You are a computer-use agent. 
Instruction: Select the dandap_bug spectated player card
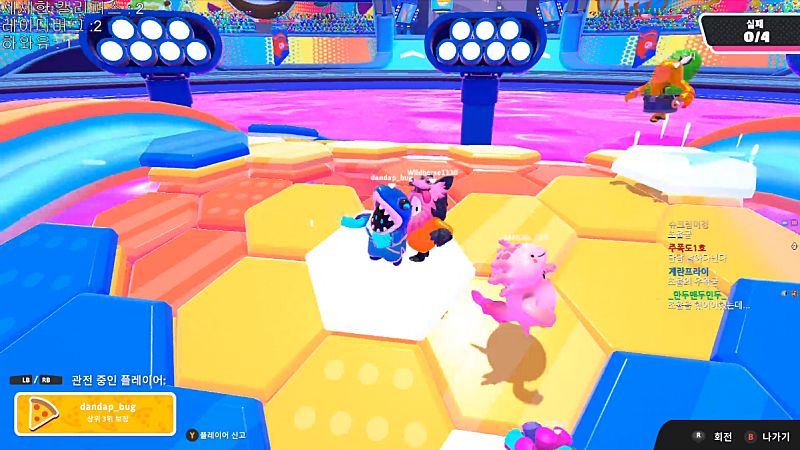[95, 413]
